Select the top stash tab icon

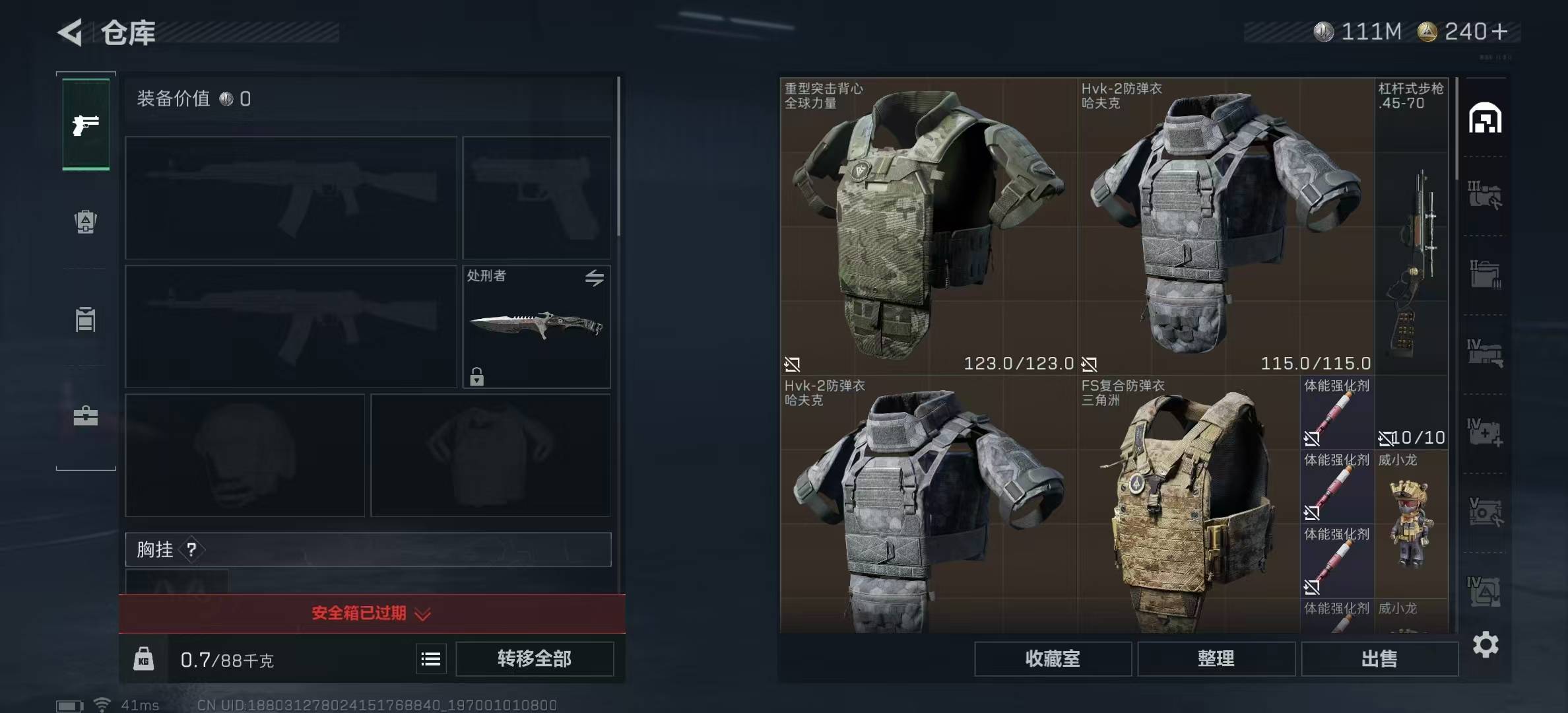(x=1485, y=119)
